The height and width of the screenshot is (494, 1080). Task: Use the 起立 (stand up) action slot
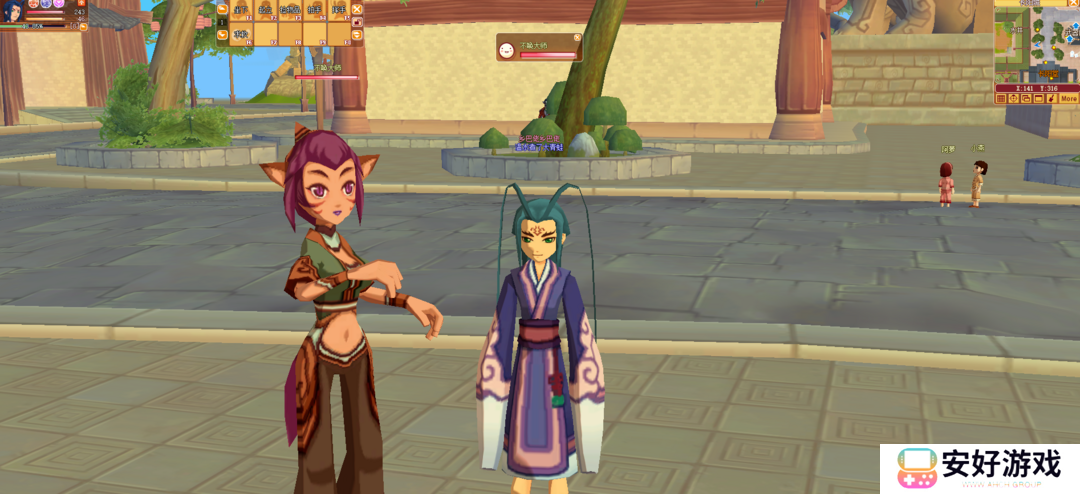click(264, 10)
